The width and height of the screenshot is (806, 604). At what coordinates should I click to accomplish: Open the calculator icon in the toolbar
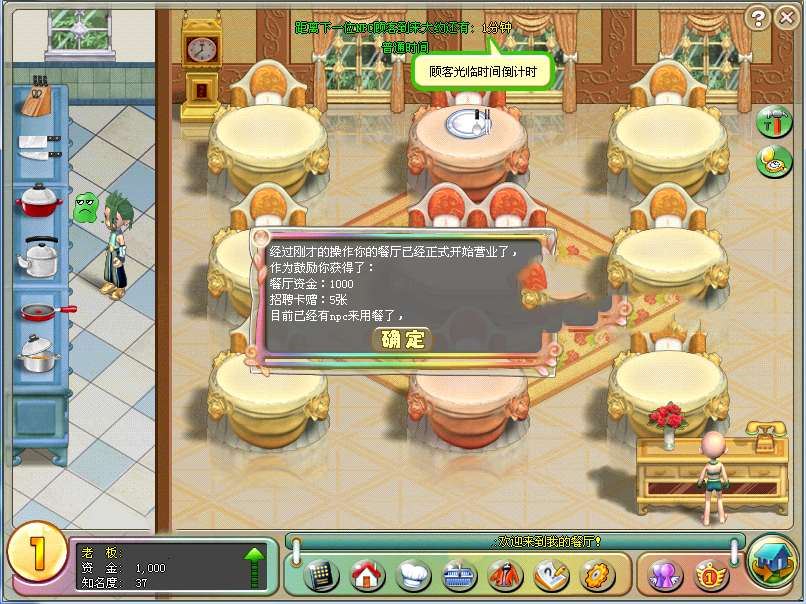coord(320,575)
